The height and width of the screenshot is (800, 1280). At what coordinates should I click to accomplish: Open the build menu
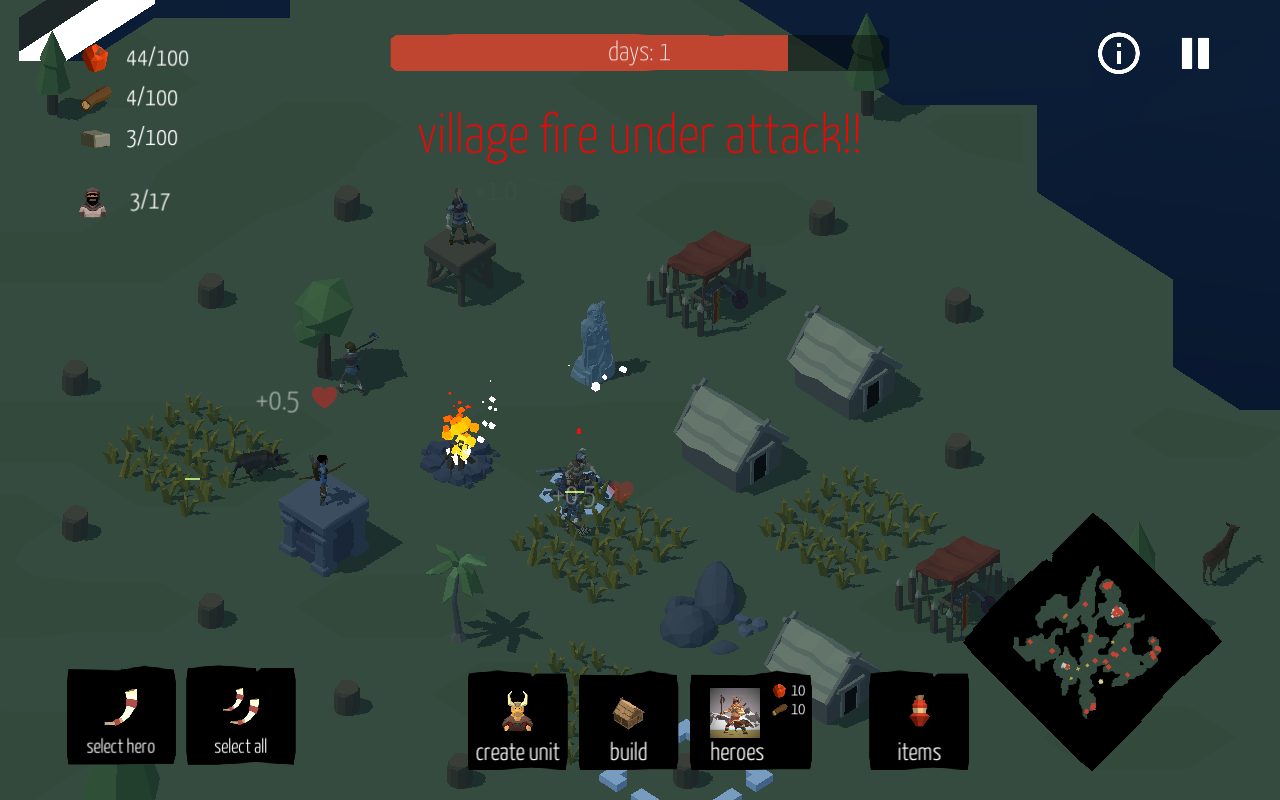(x=628, y=722)
